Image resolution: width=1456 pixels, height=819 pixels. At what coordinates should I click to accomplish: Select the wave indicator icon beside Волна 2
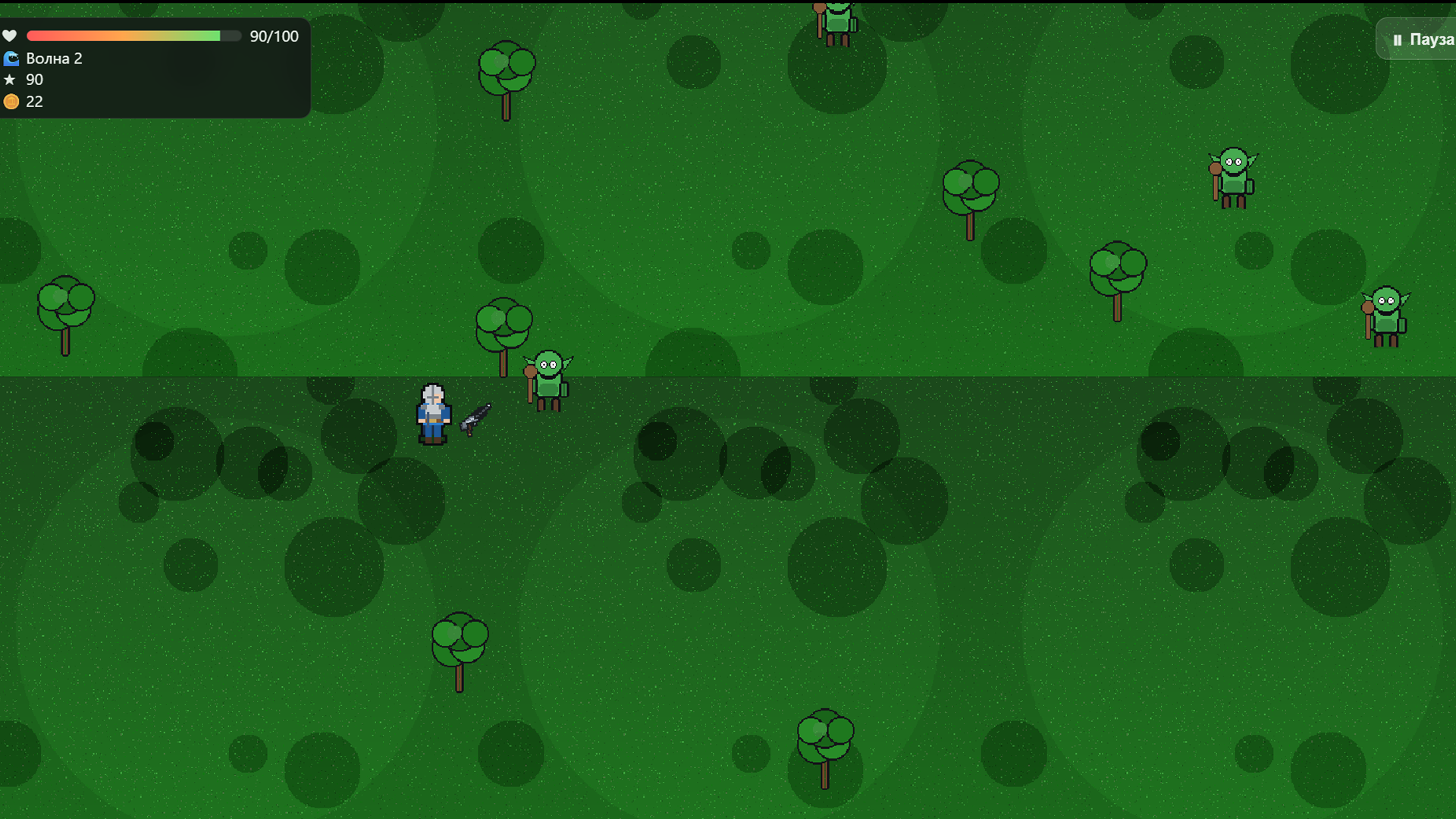pos(11,58)
